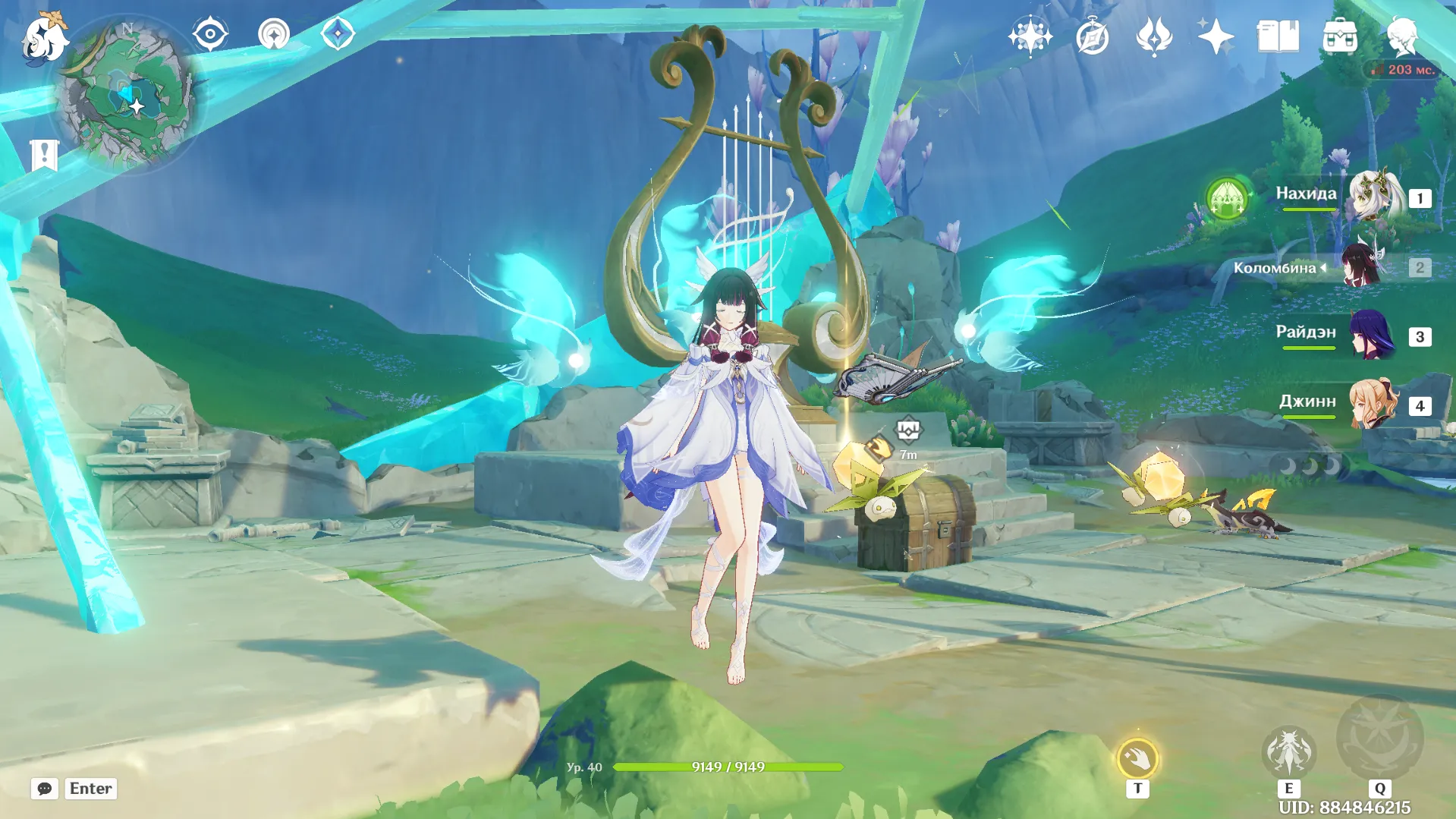The image size is (1456, 819).
Task: Use the yellow gadget icon
Action: pyautogui.click(x=1137, y=758)
